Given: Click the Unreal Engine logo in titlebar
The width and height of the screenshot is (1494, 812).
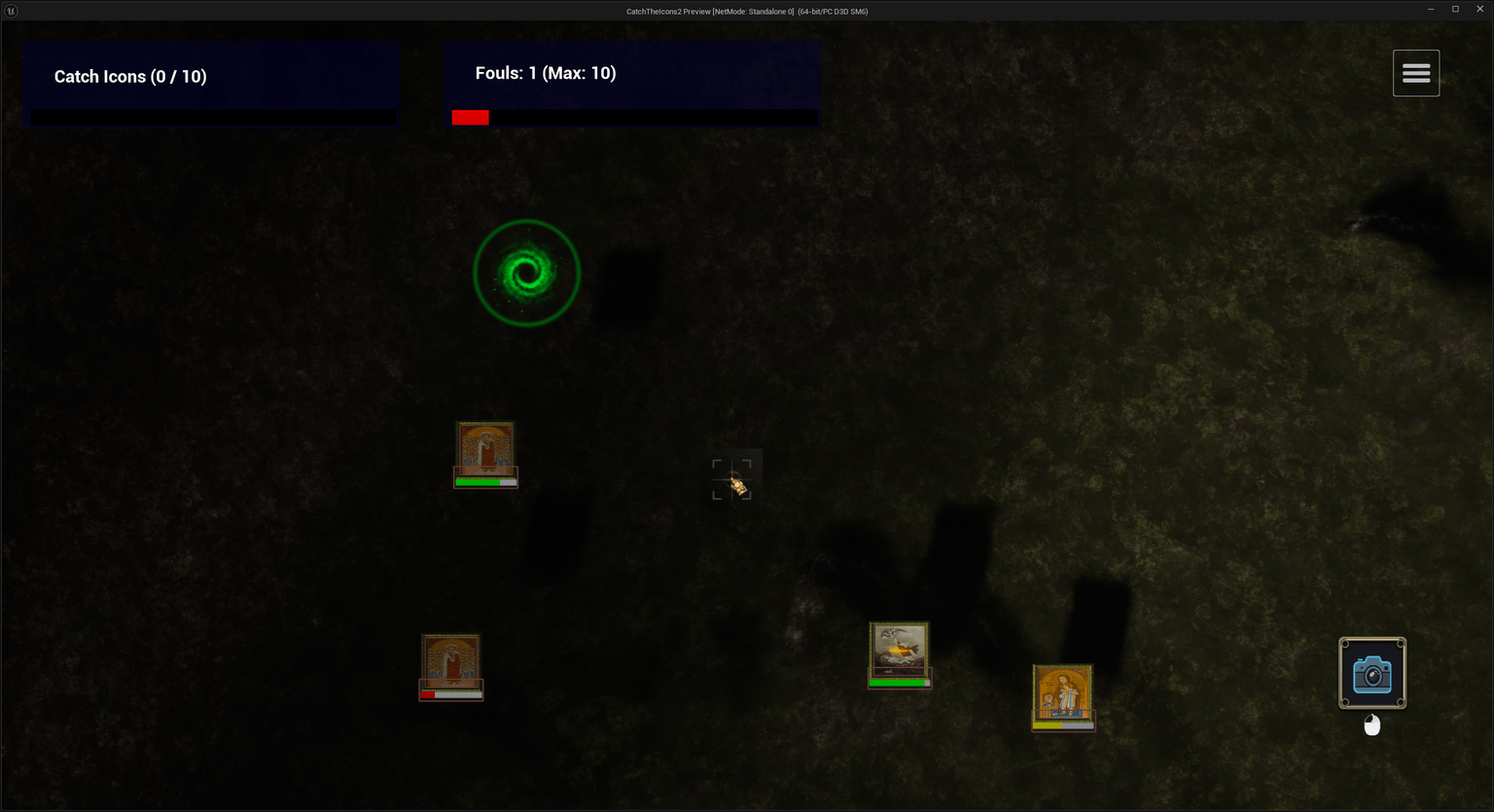Looking at the screenshot, I should 11,11.
